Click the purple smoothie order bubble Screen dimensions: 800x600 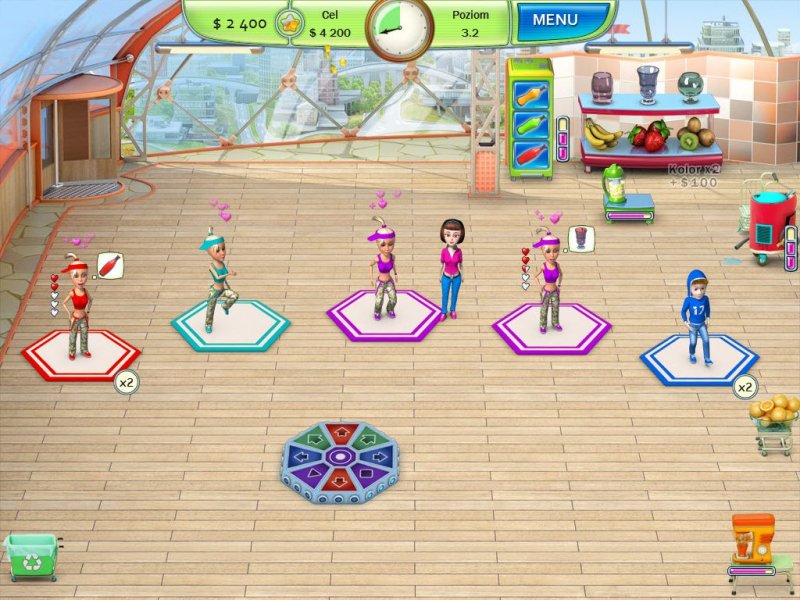pos(581,238)
